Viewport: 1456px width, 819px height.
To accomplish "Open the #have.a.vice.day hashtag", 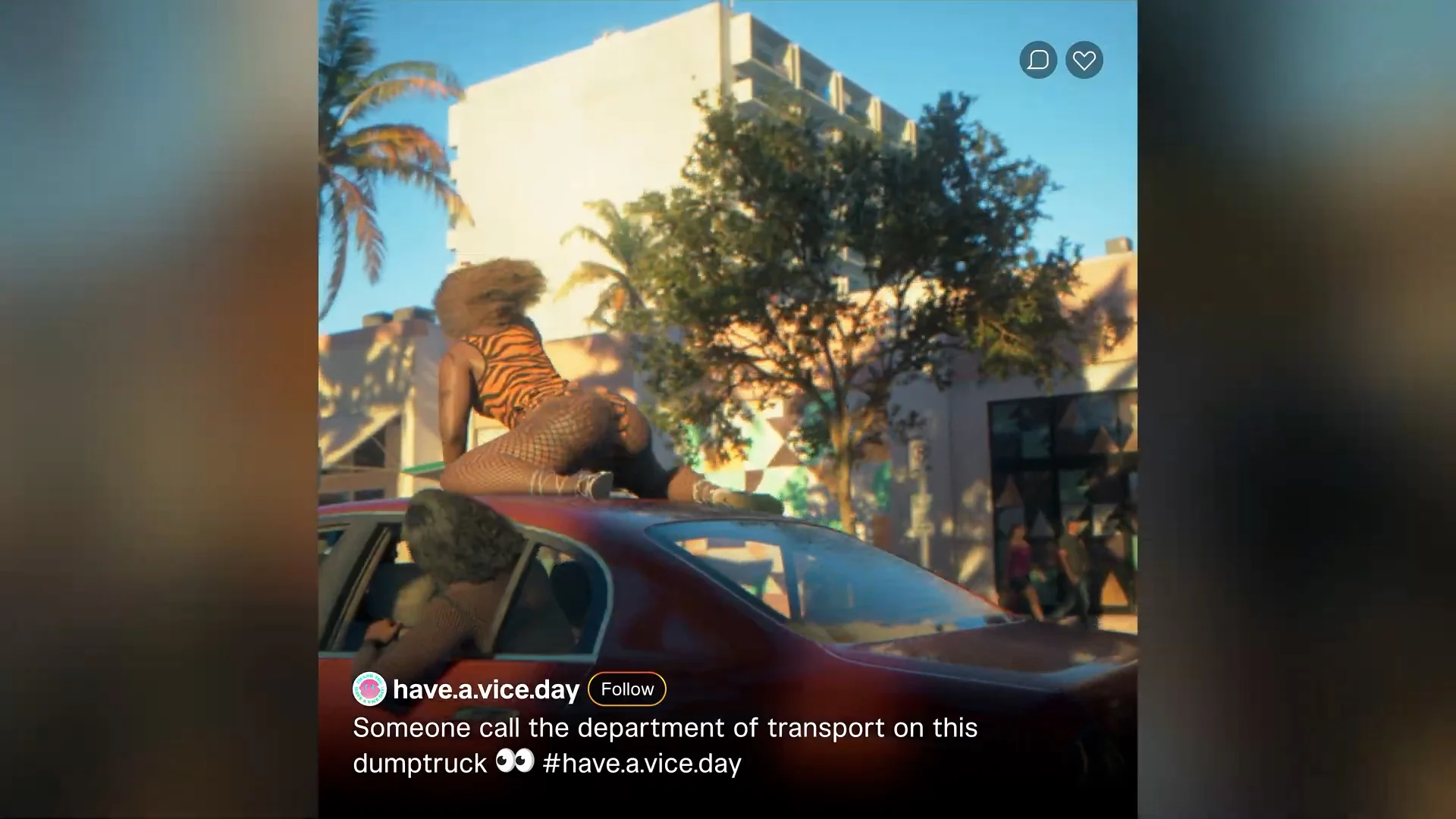I will (x=642, y=763).
